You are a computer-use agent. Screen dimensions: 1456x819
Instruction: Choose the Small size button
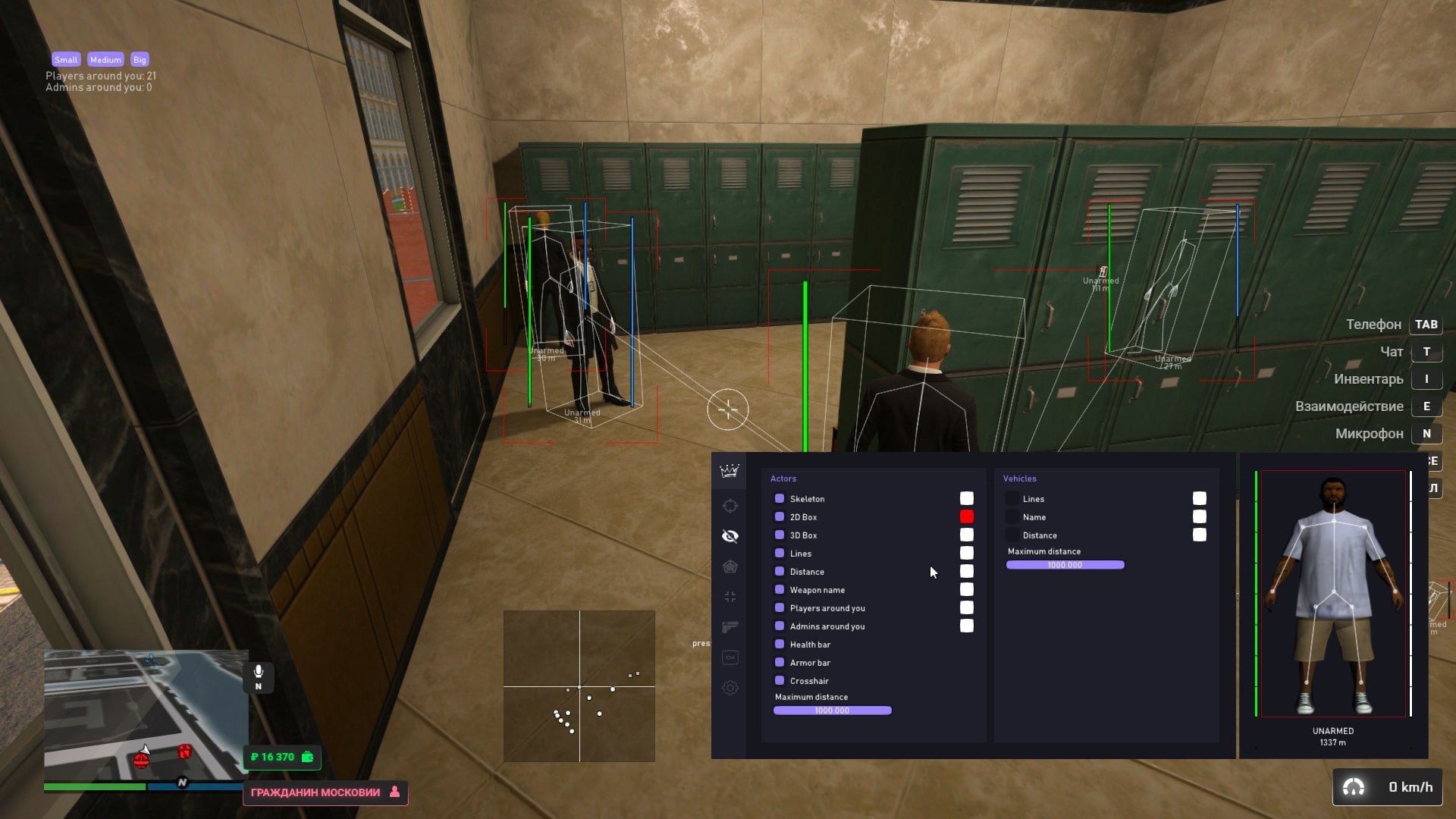tap(66, 60)
